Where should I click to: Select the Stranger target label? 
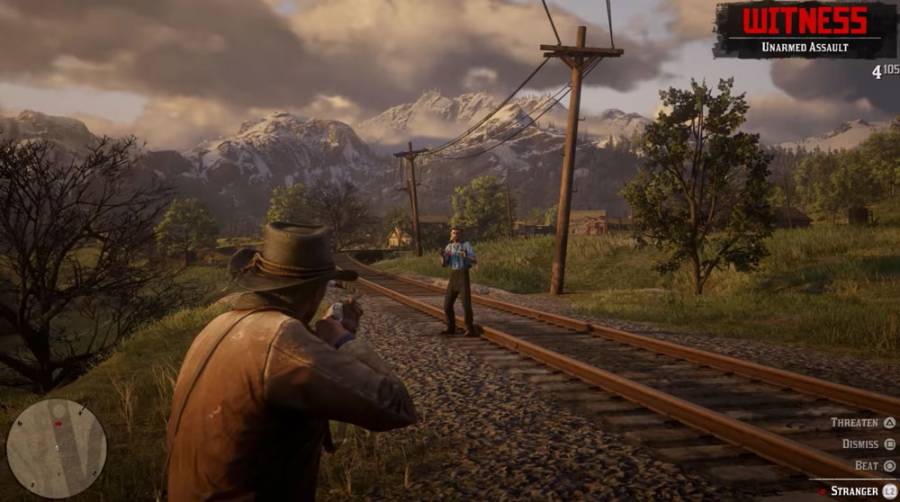856,491
